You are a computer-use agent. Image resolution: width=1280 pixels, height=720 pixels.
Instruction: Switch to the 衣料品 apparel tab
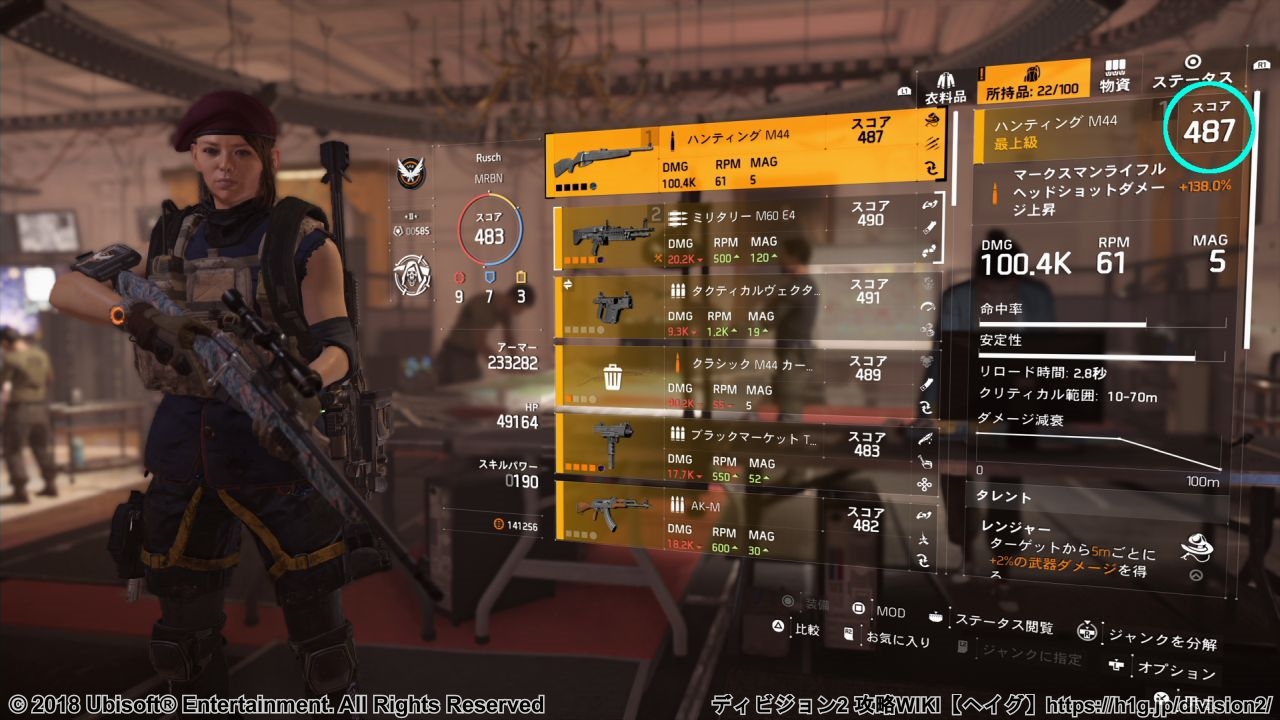[x=944, y=86]
